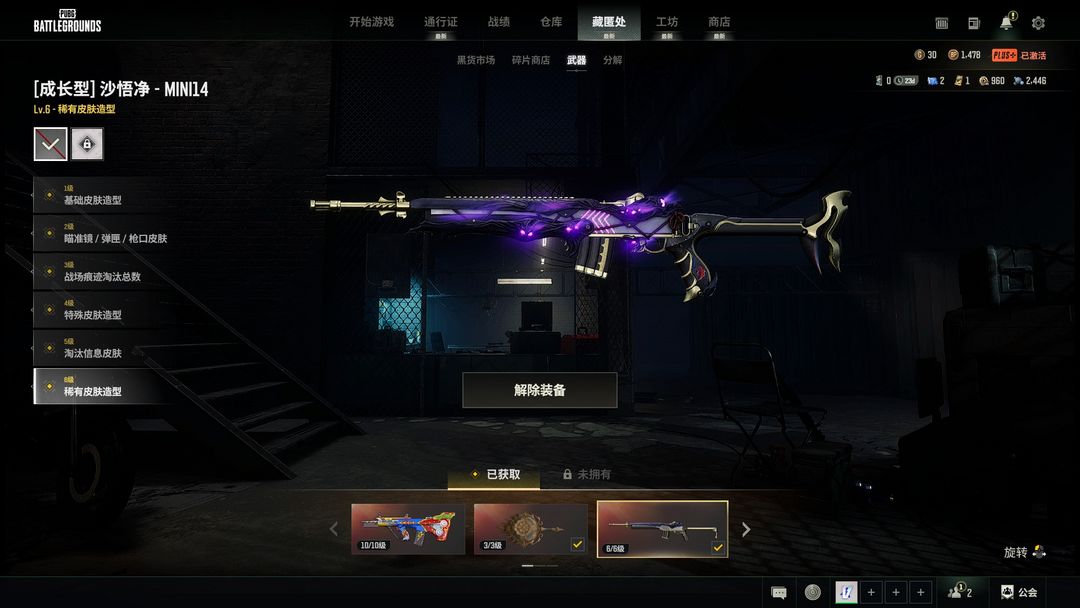The height and width of the screenshot is (608, 1080).
Task: Open the 商店 store page
Action: coord(719,22)
